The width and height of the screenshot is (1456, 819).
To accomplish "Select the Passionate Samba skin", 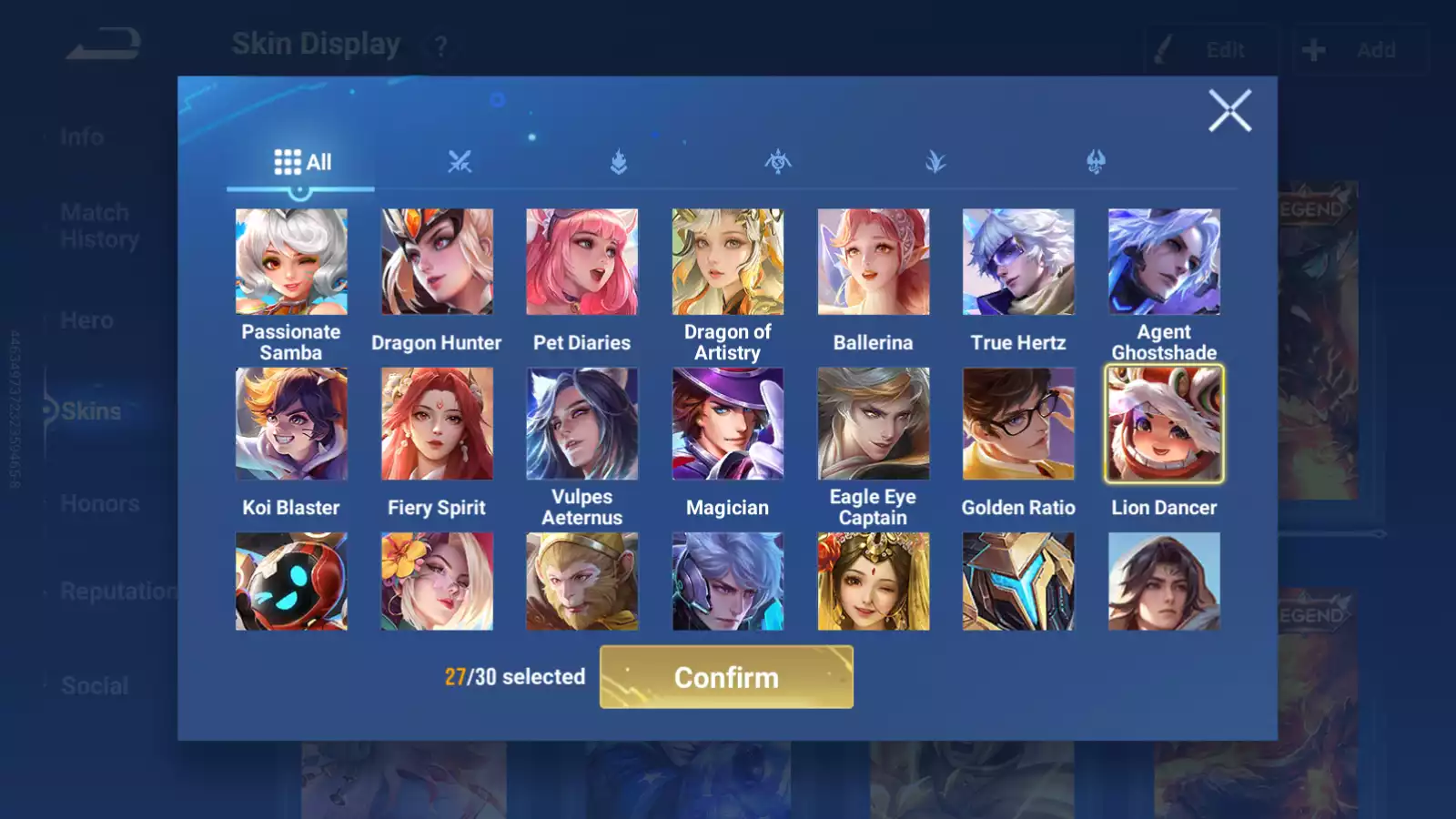I will pyautogui.click(x=291, y=262).
